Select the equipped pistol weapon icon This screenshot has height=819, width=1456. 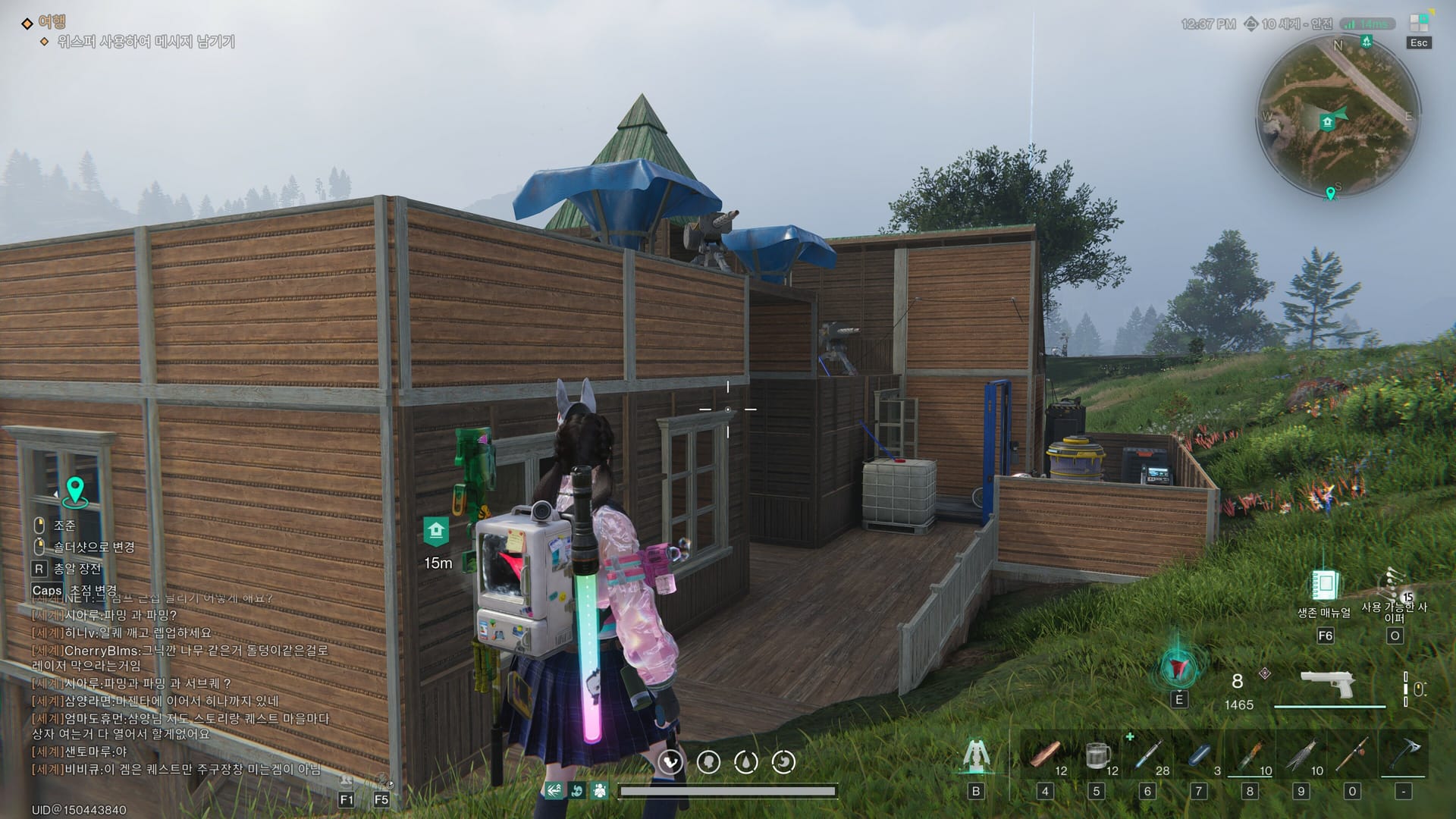tap(1327, 684)
